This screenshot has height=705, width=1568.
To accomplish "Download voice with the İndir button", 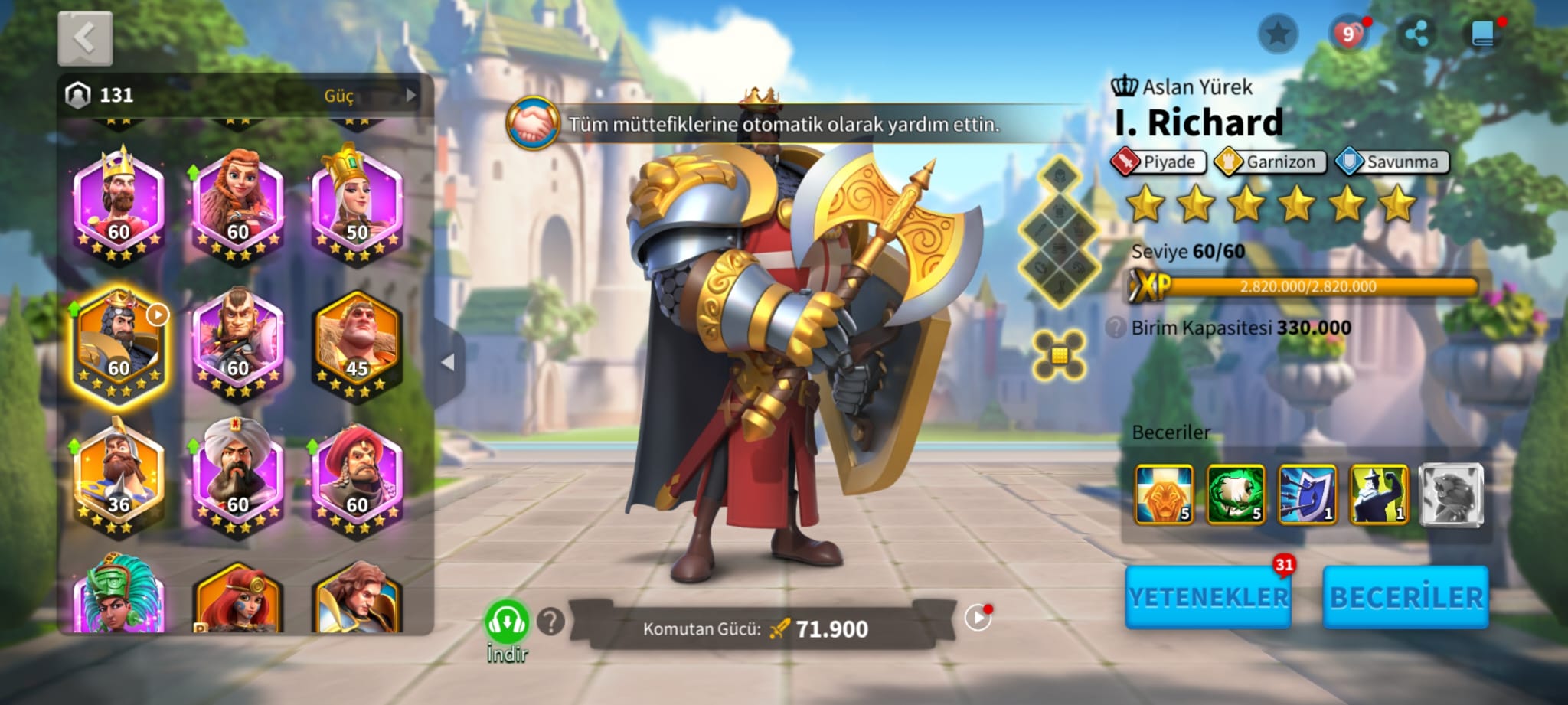I will click(506, 629).
